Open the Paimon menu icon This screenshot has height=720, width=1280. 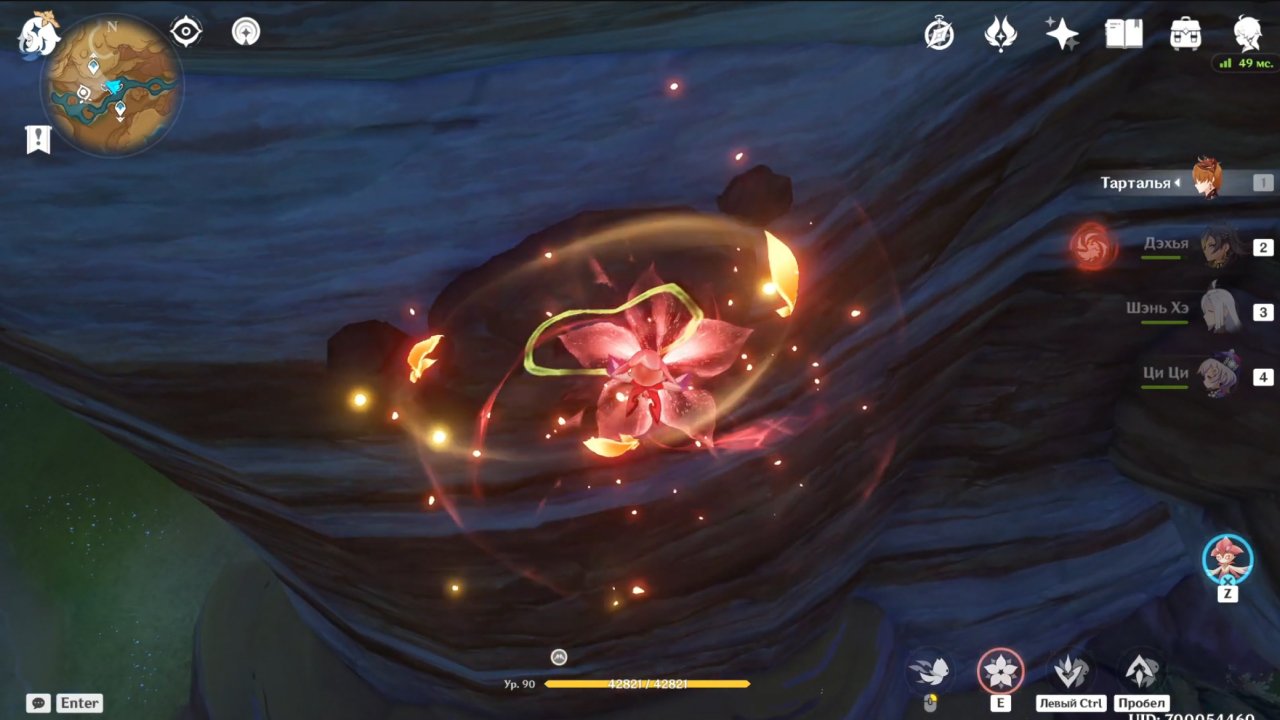(39, 34)
